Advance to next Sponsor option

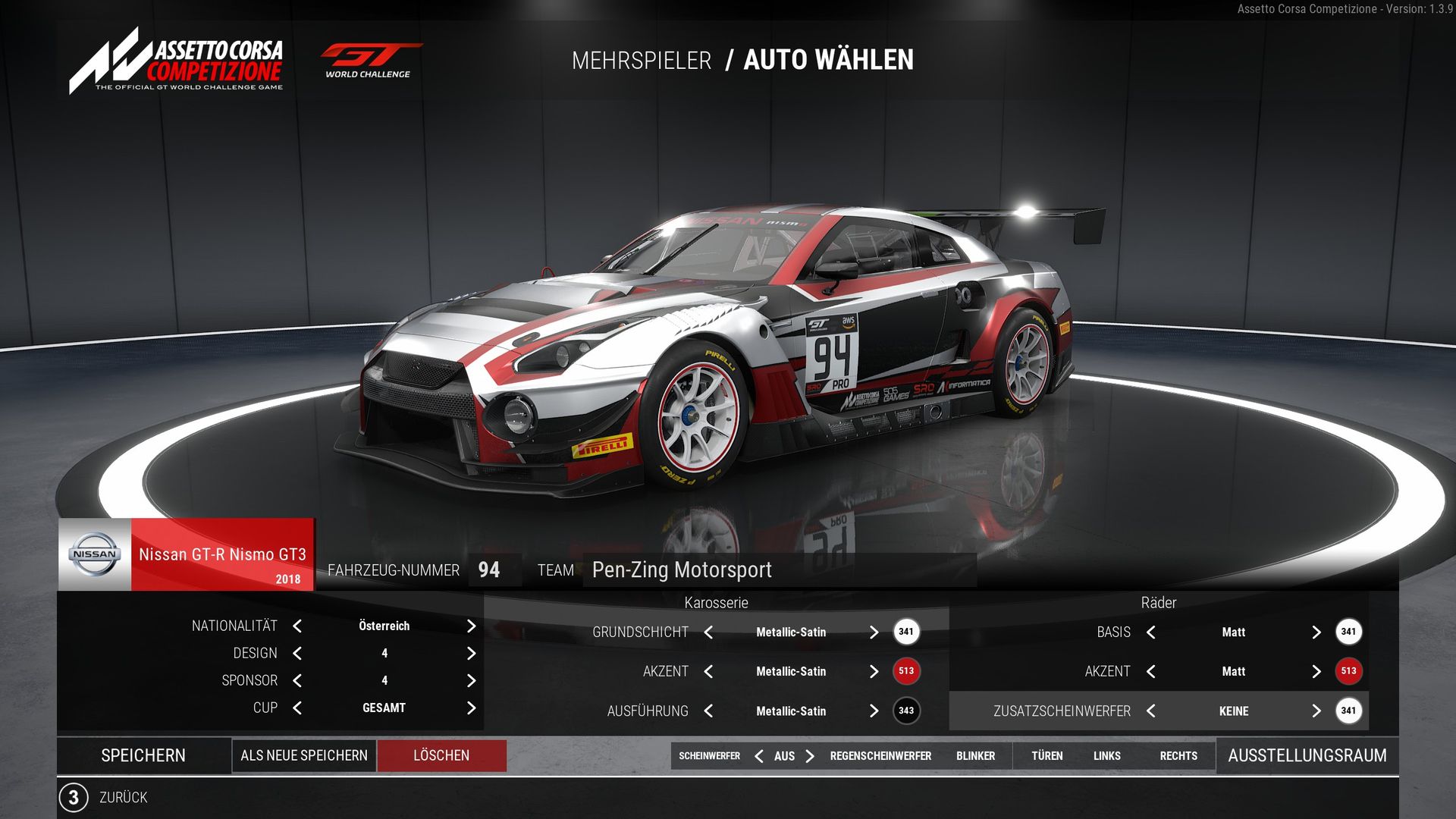pyautogui.click(x=471, y=680)
